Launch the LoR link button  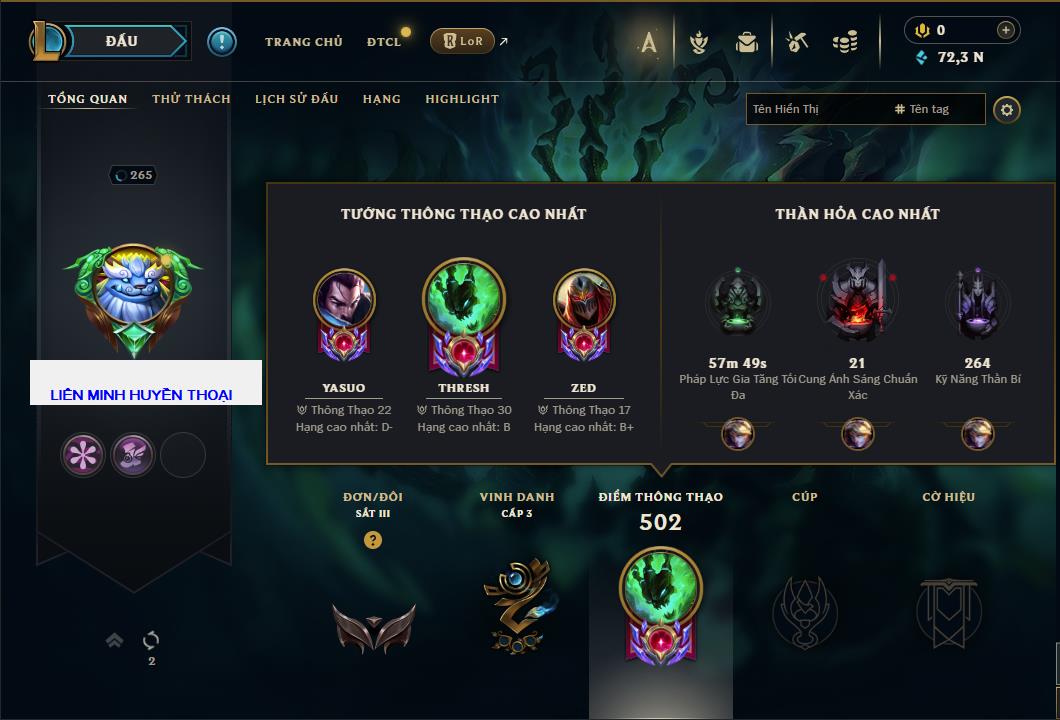tap(462, 42)
